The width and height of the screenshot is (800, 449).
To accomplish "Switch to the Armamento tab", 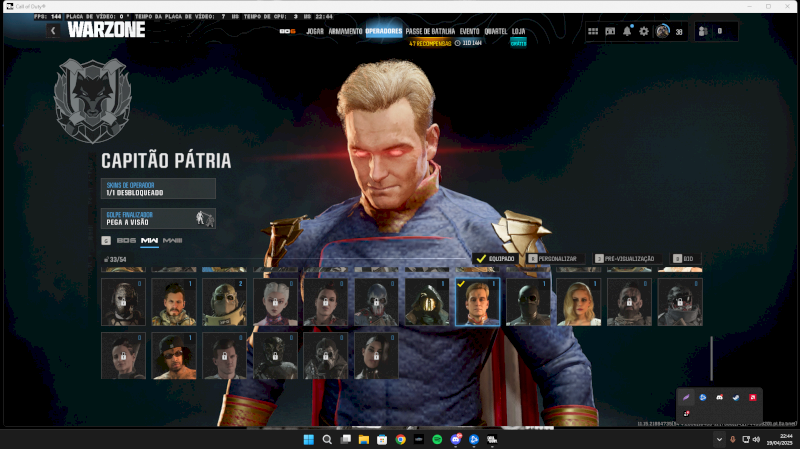I will pos(345,31).
